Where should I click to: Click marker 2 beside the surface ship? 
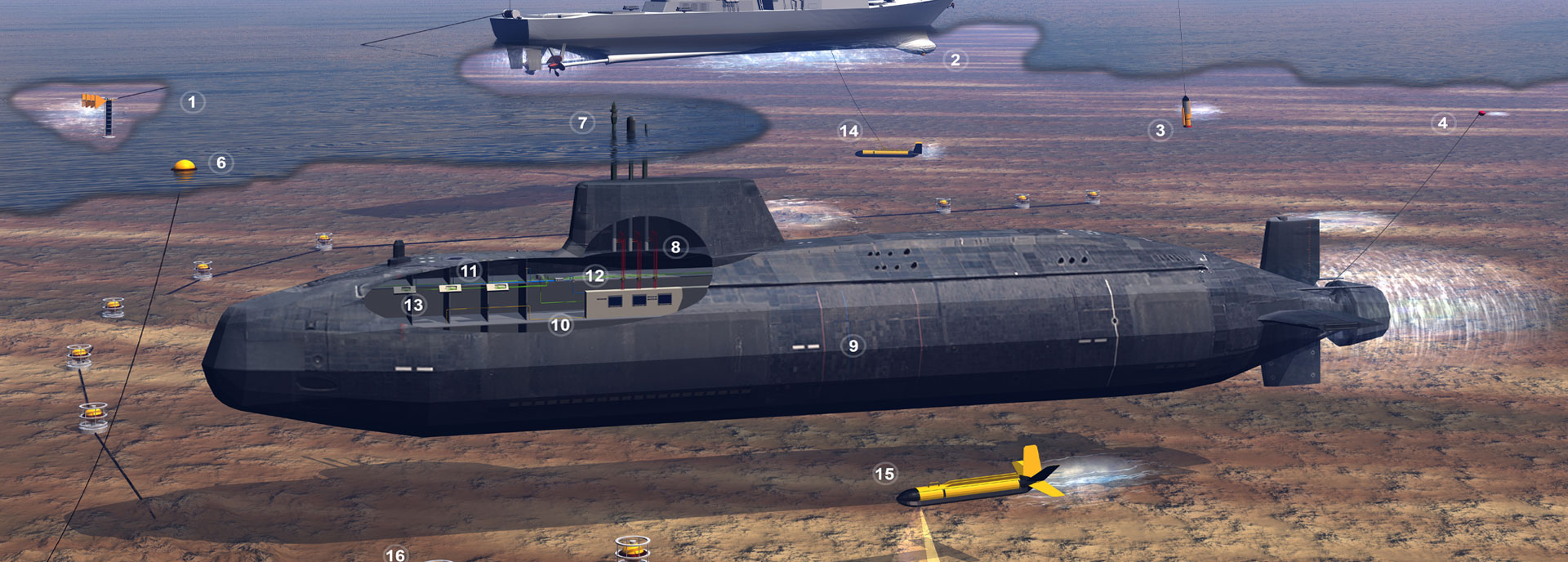click(x=955, y=60)
